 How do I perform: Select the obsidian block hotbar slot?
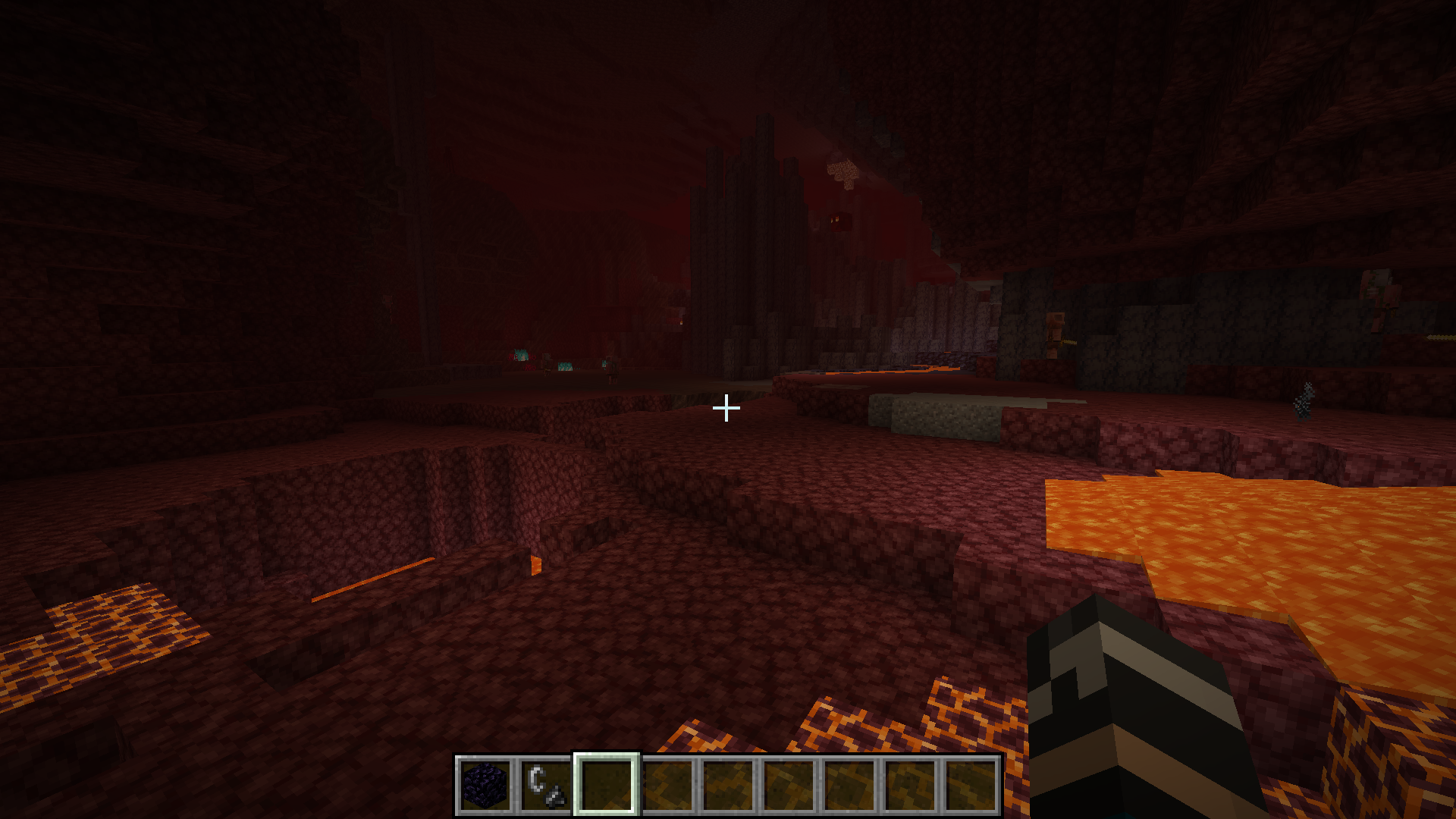tap(485, 786)
